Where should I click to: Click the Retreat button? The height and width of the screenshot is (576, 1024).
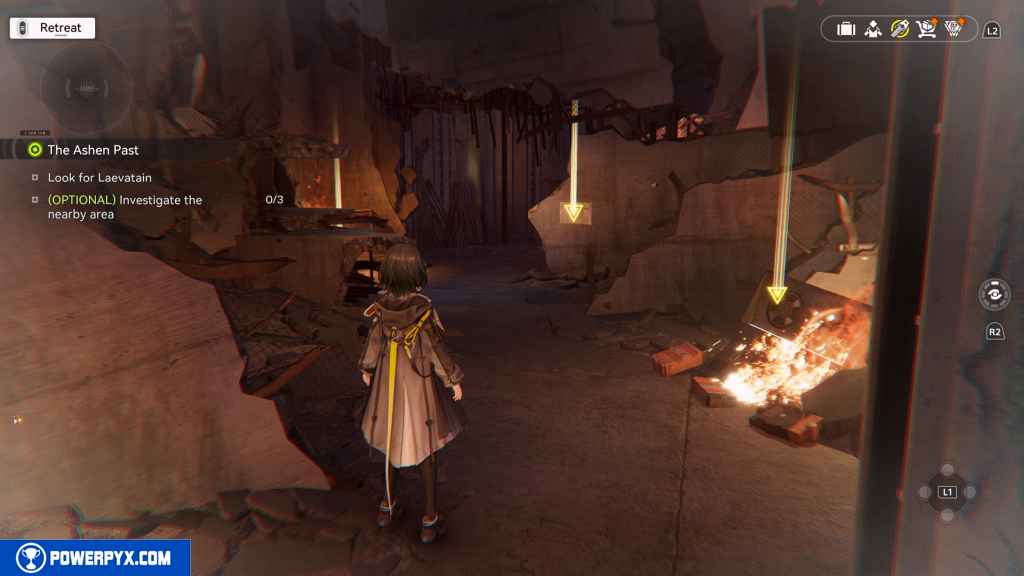pyautogui.click(x=52, y=28)
